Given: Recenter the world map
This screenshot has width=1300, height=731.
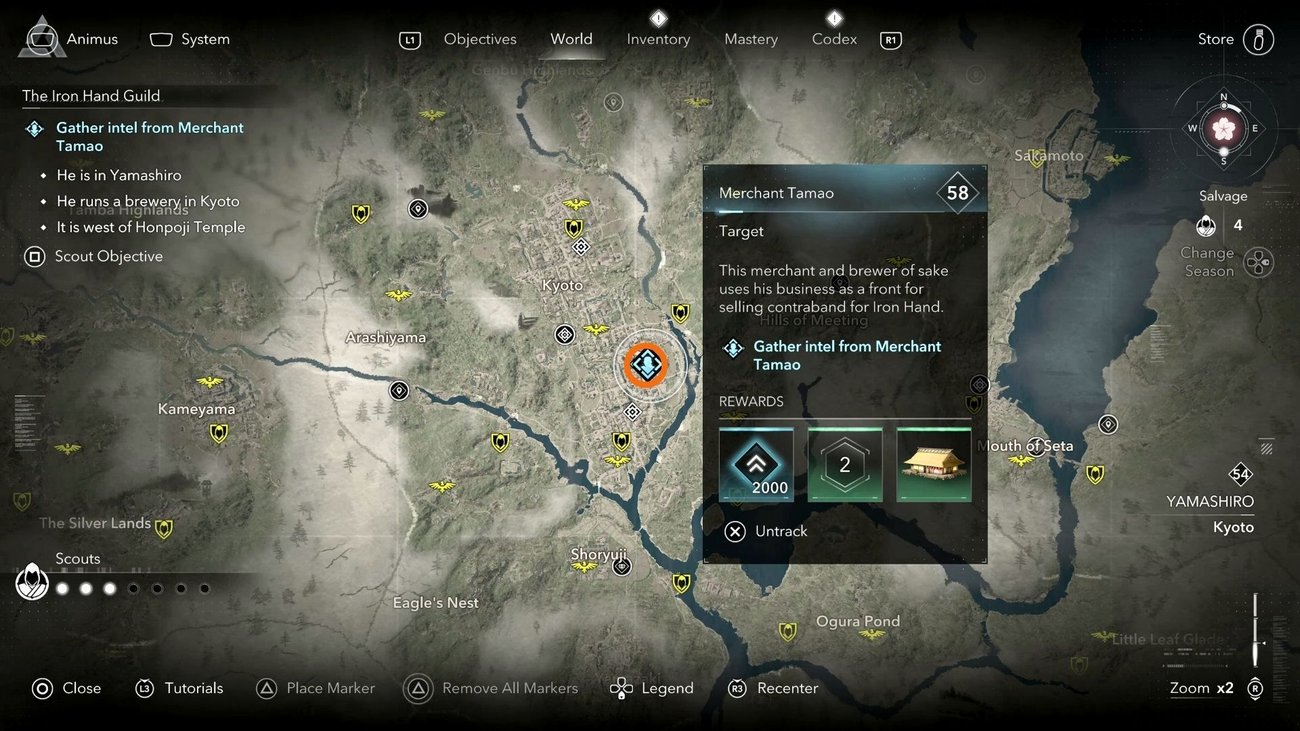Looking at the screenshot, I should 774,688.
